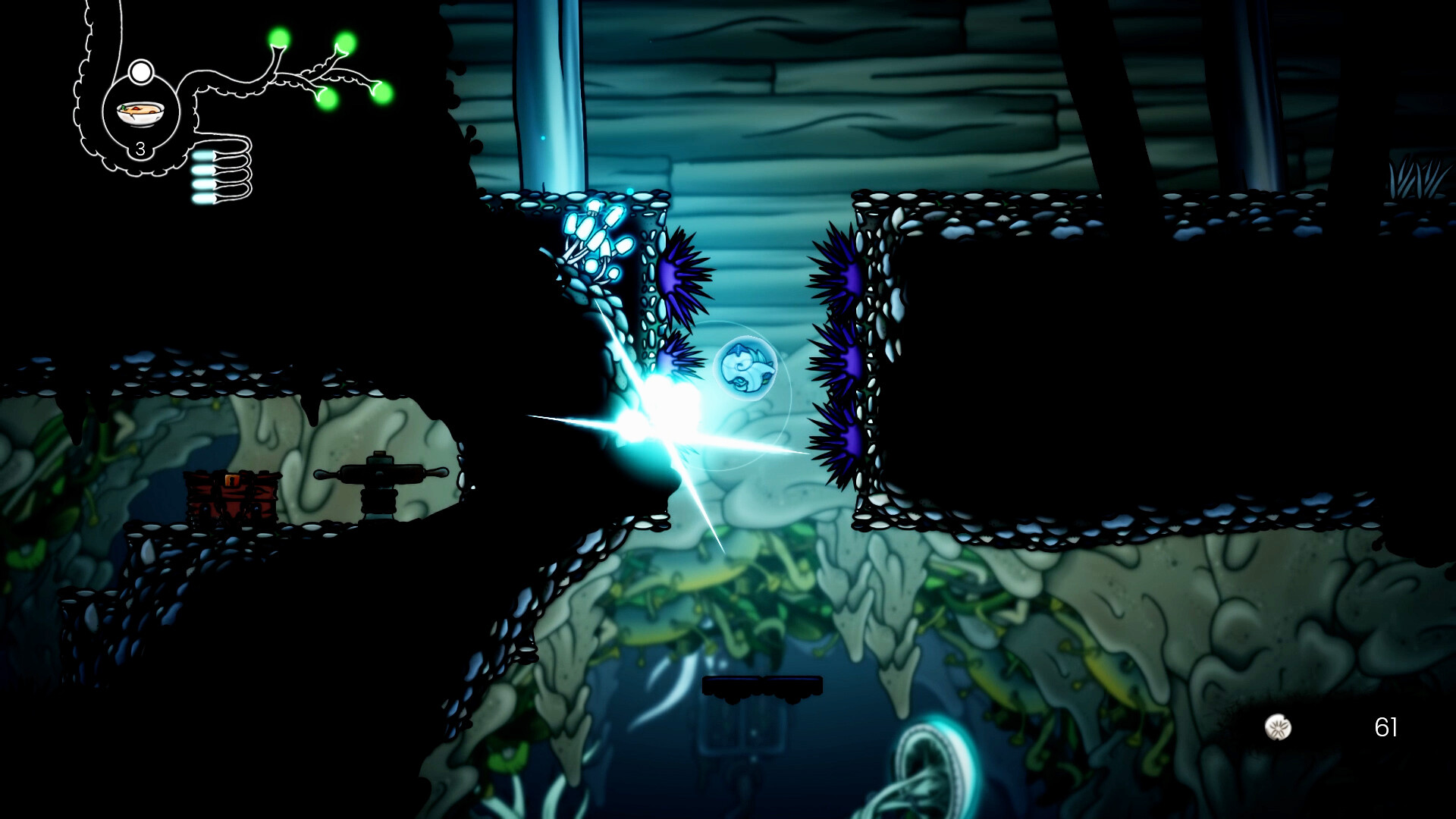Select the player inside the air bubble
1456x819 pixels.
click(x=745, y=367)
